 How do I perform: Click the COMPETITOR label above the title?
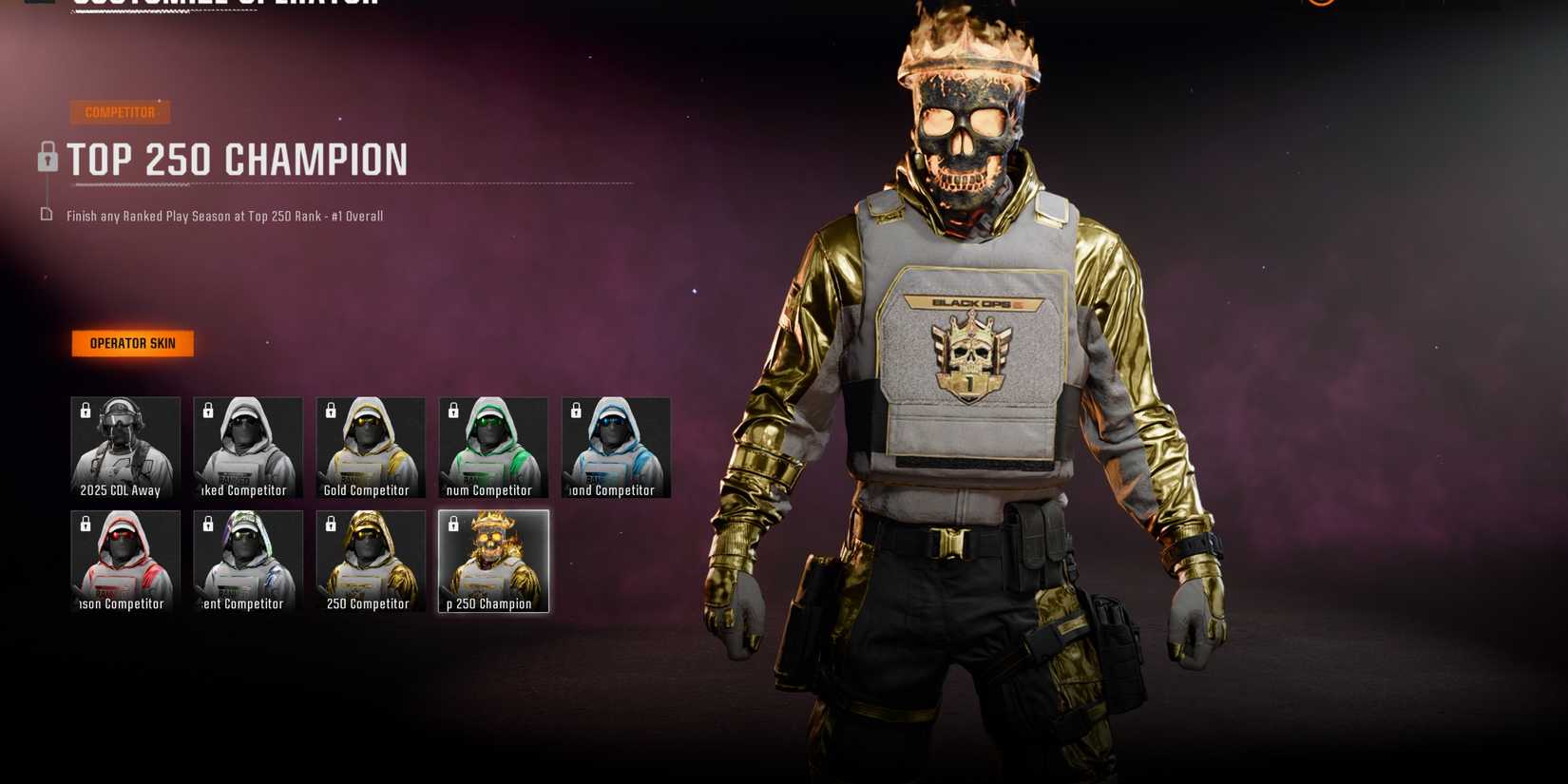coord(119,112)
